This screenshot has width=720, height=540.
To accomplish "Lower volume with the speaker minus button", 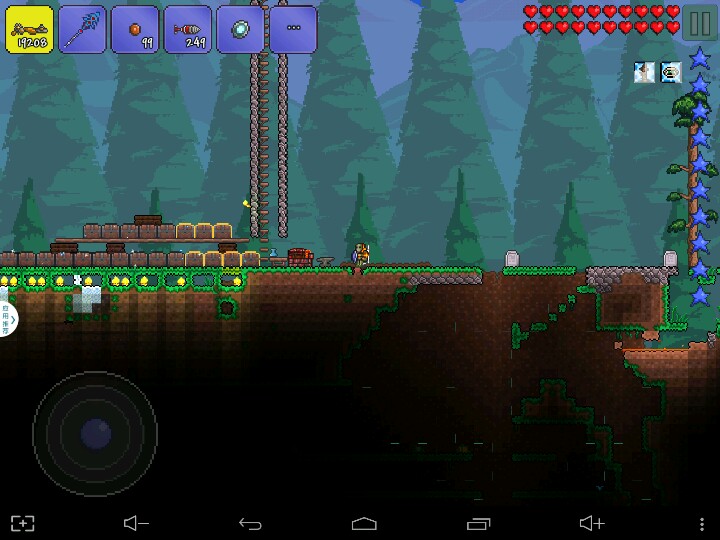I will tap(136, 523).
